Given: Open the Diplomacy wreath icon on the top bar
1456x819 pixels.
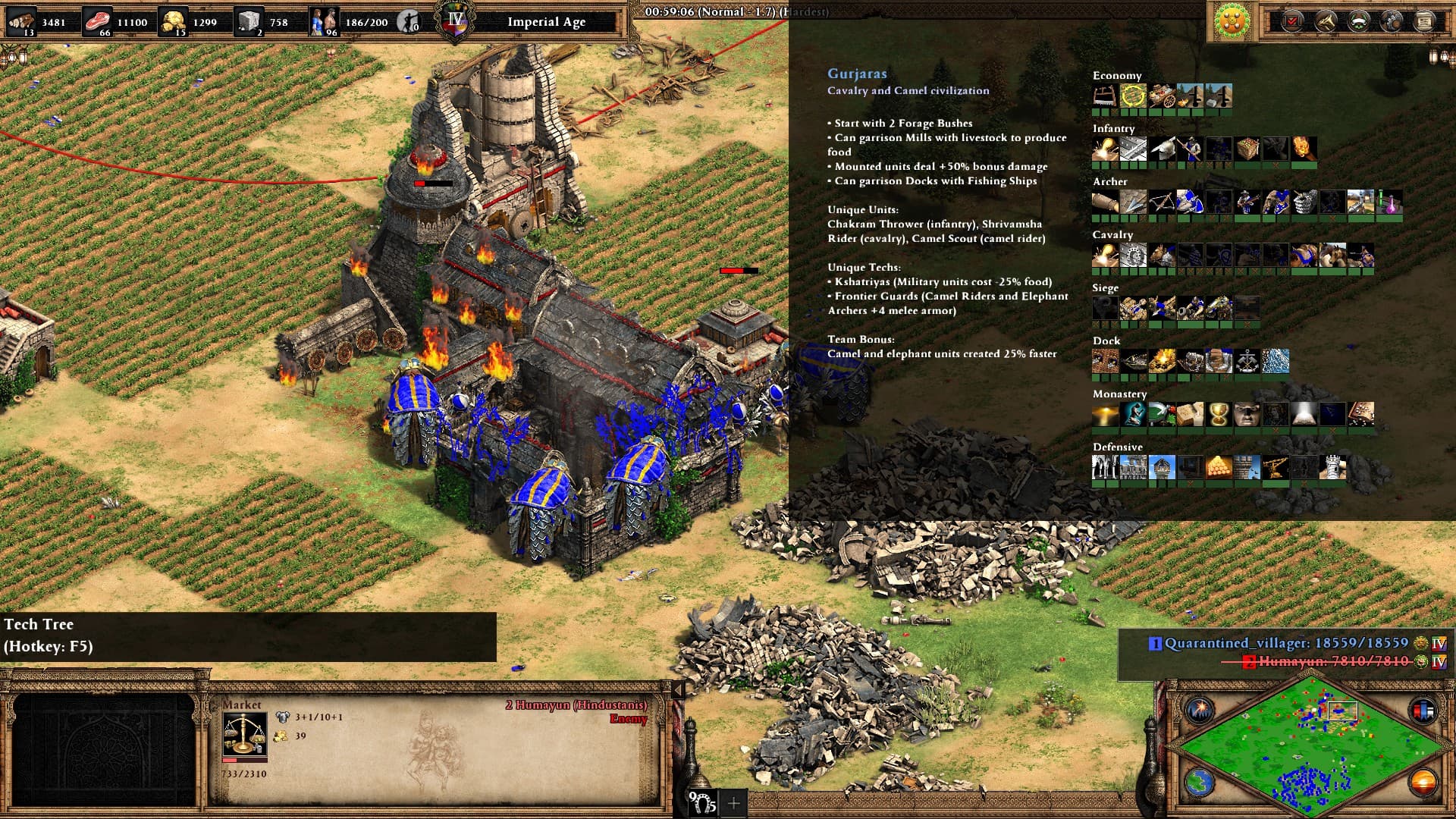Looking at the screenshot, I should click(x=1357, y=20).
